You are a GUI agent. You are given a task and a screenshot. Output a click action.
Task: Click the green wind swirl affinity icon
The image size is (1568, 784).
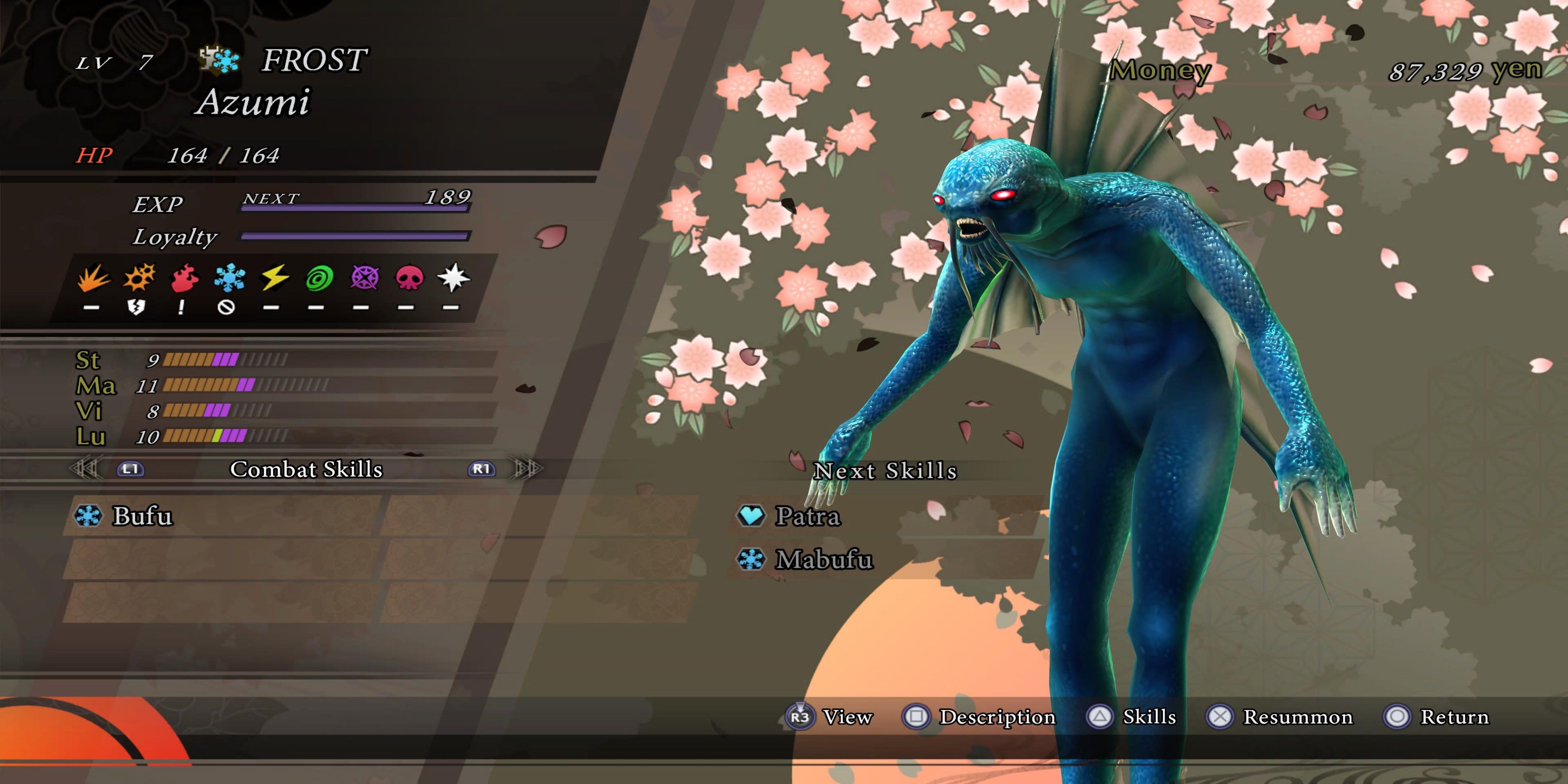pos(319,279)
